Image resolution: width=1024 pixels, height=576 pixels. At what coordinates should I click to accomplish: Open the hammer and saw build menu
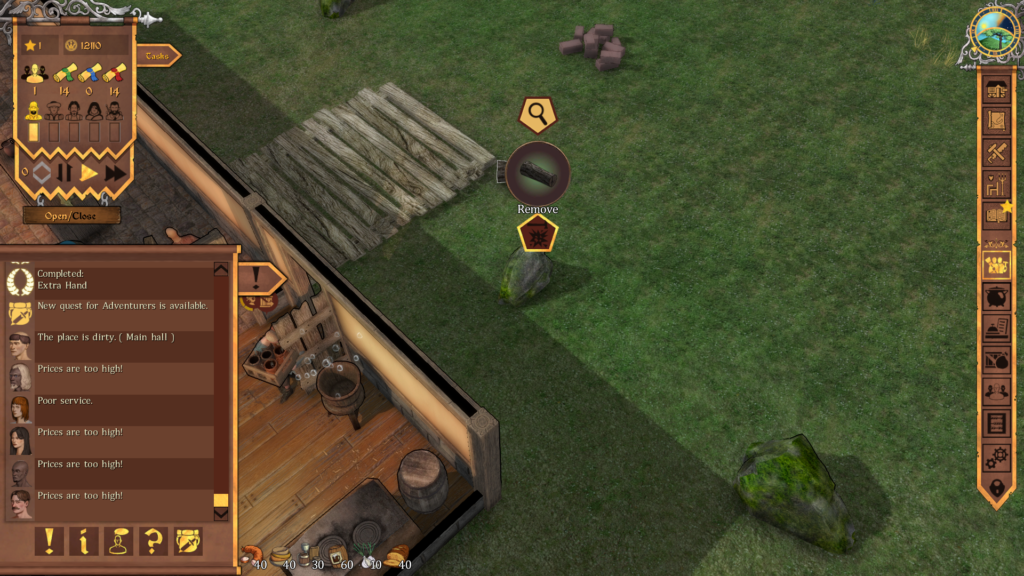(996, 152)
